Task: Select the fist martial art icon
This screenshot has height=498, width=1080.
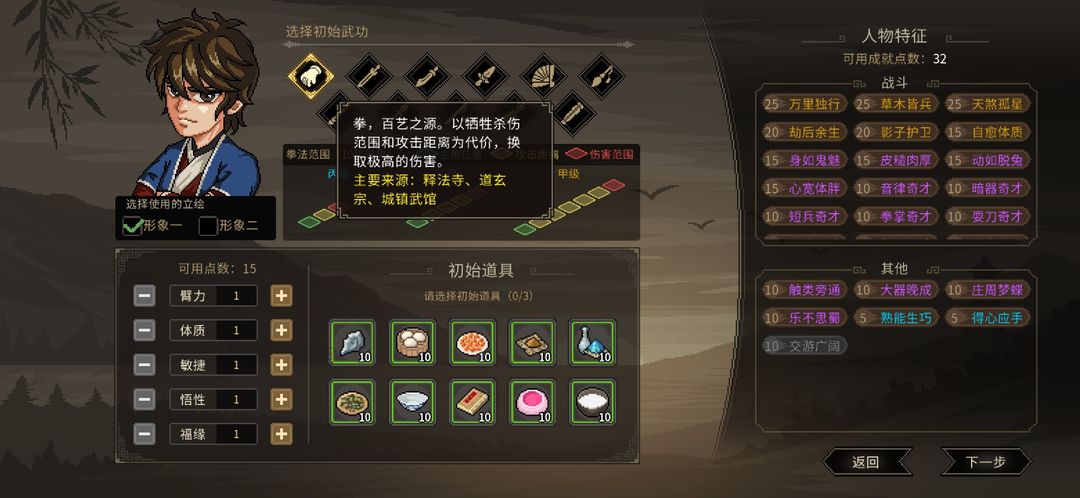Action: 310,76
